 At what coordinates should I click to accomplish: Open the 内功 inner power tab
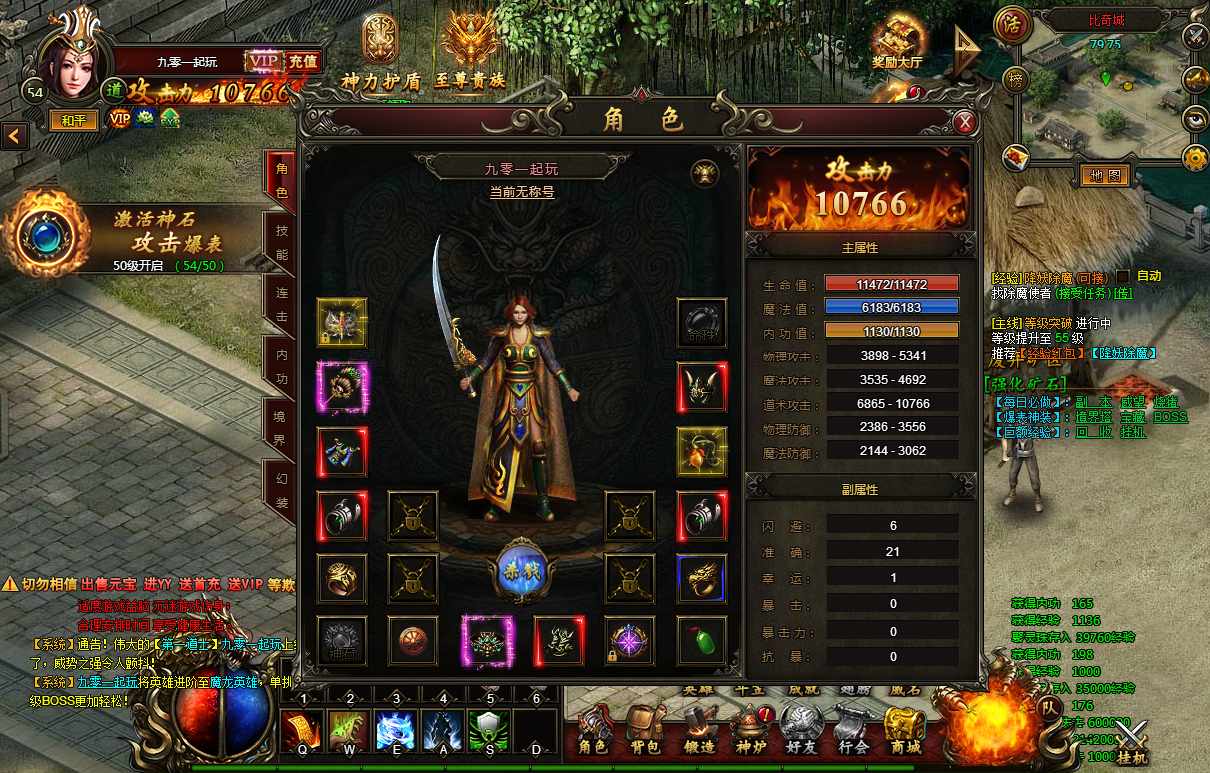[282, 365]
